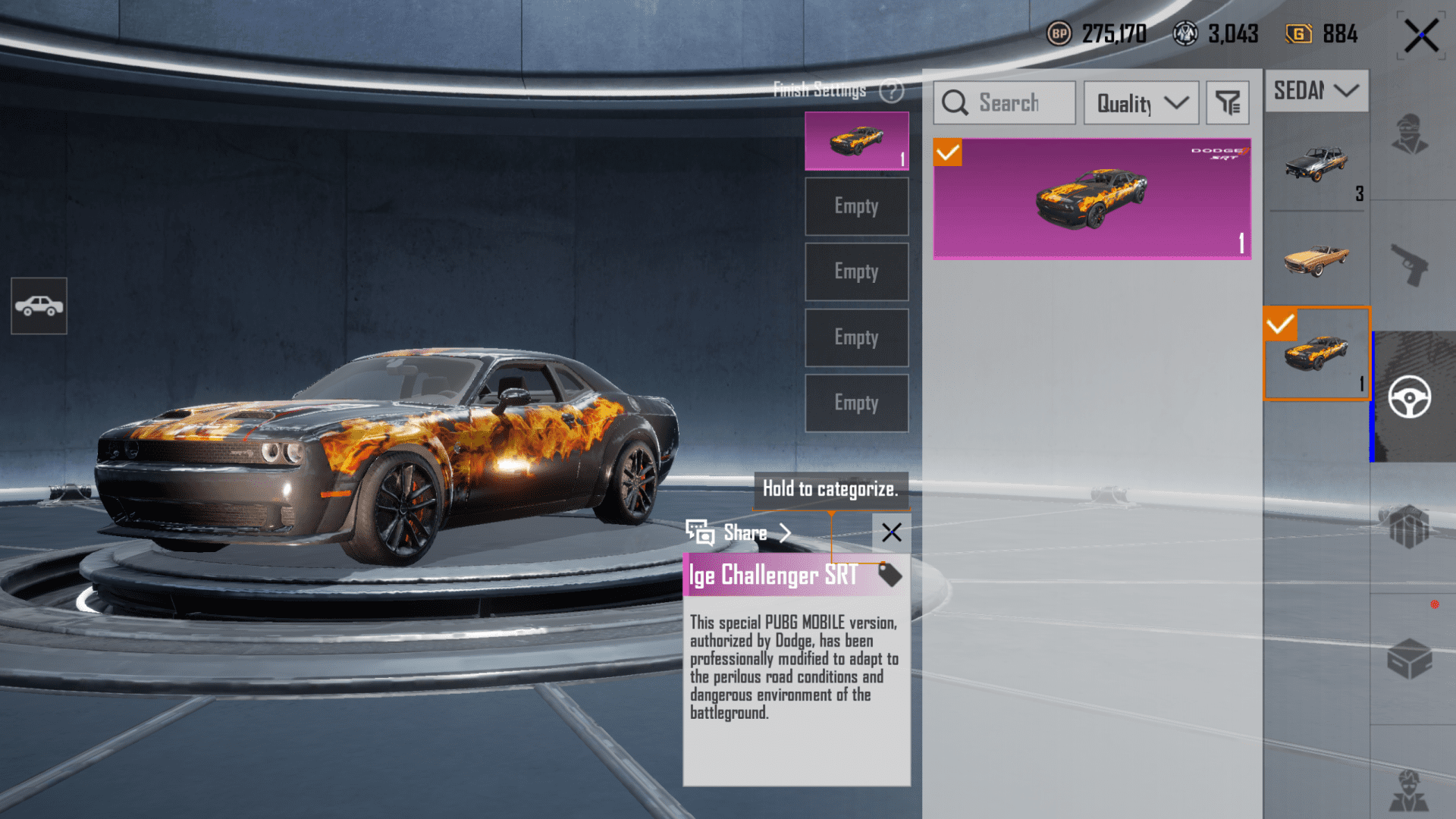Expand the SEDAN vehicle type dropdown

tap(1316, 91)
